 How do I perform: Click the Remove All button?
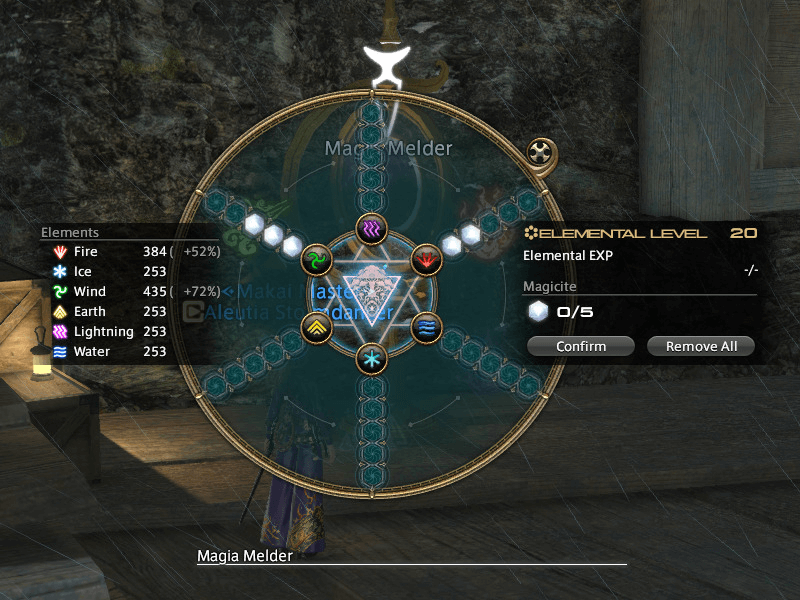click(700, 346)
